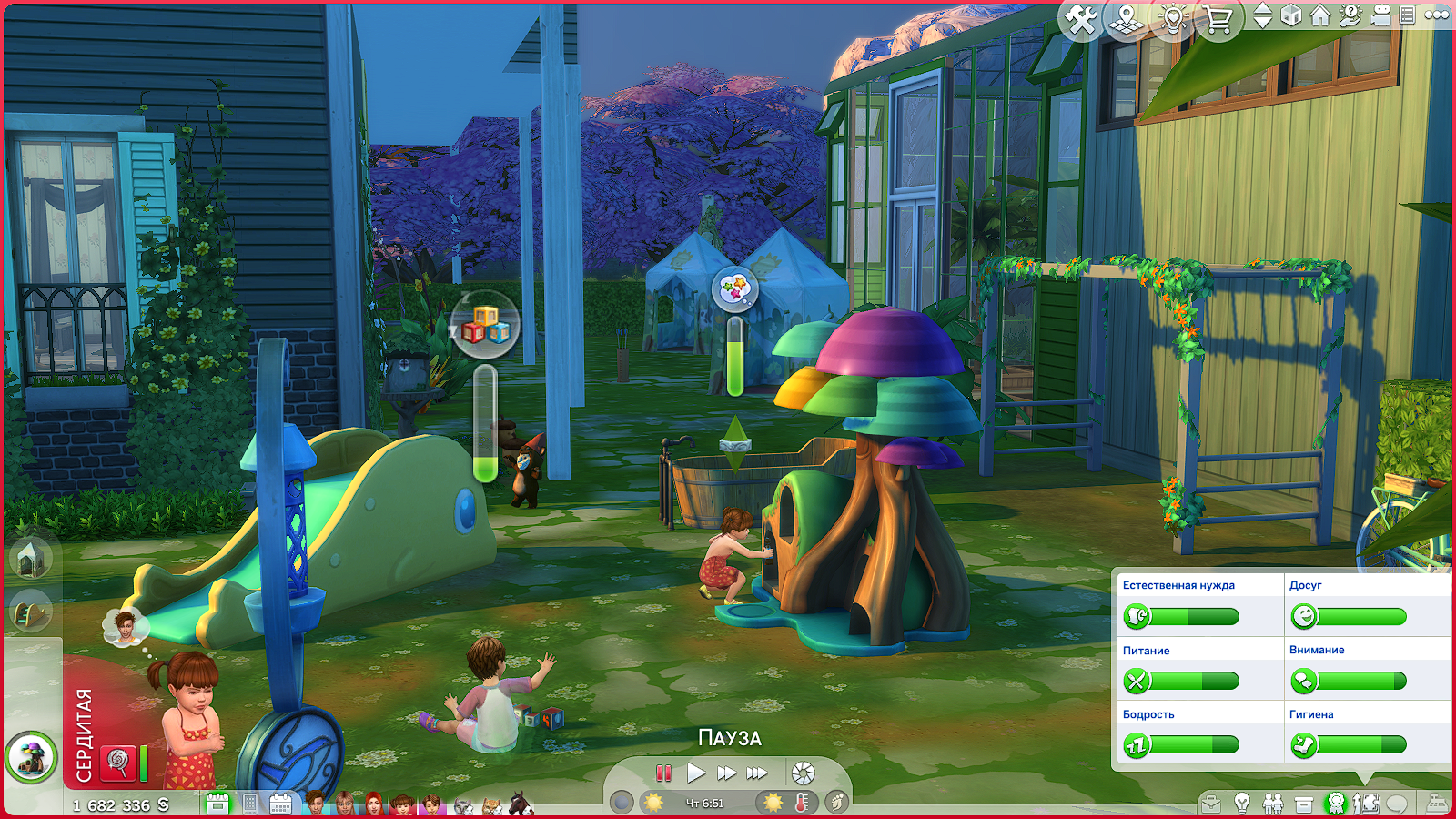
Task: Open the three-dots game options menu
Action: pos(1437,15)
